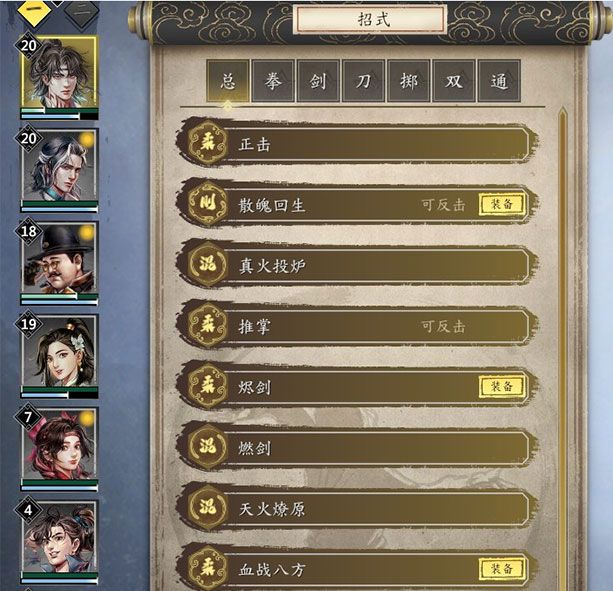
Task: Choose the level 19 female character portrait
Action: click(59, 353)
